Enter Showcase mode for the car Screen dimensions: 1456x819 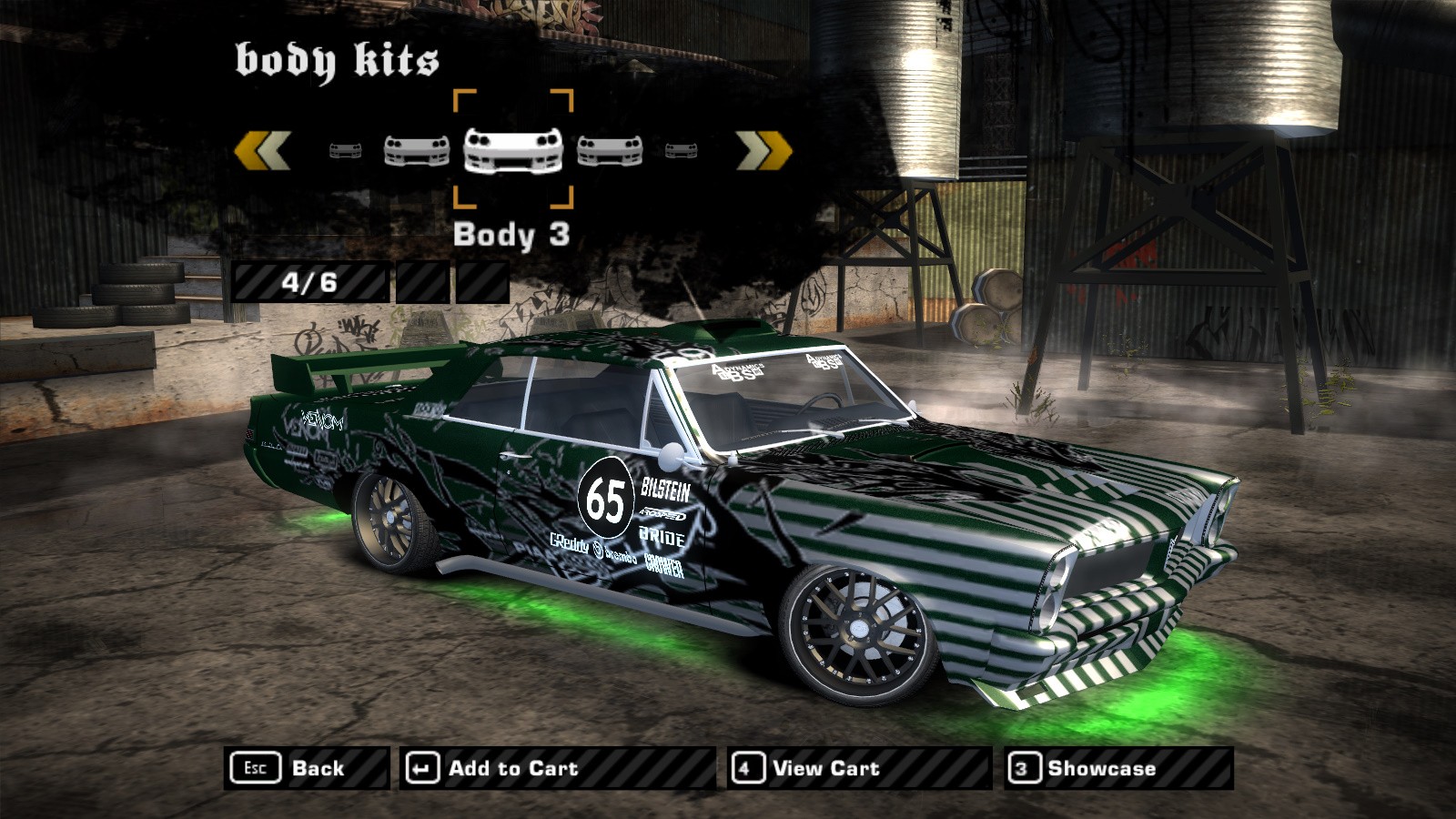coord(1118,768)
